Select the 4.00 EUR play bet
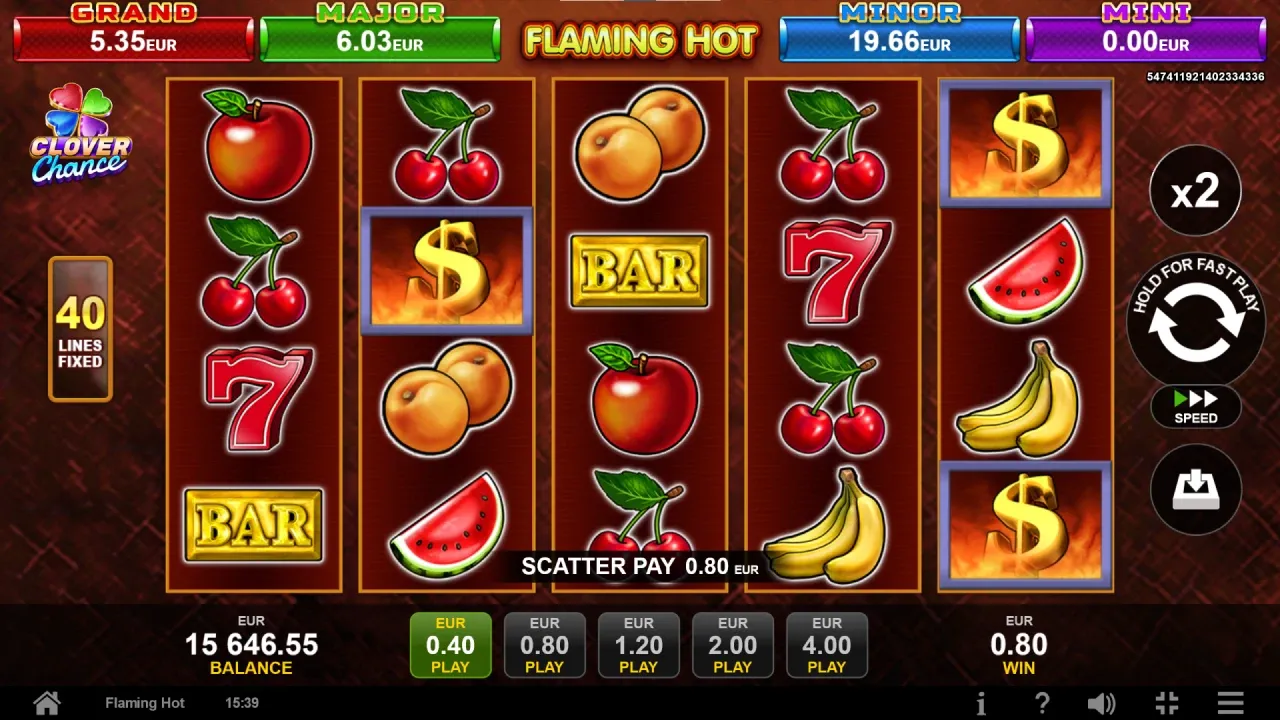This screenshot has width=1280, height=720. pyautogui.click(x=826, y=645)
